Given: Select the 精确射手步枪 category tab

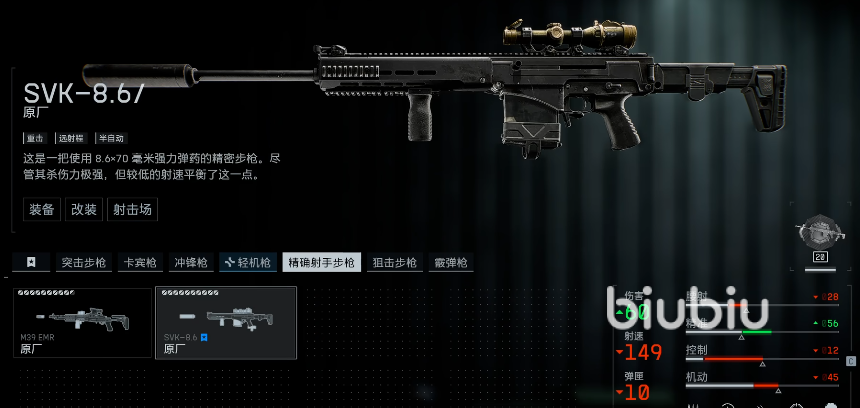Looking at the screenshot, I should 321,262.
